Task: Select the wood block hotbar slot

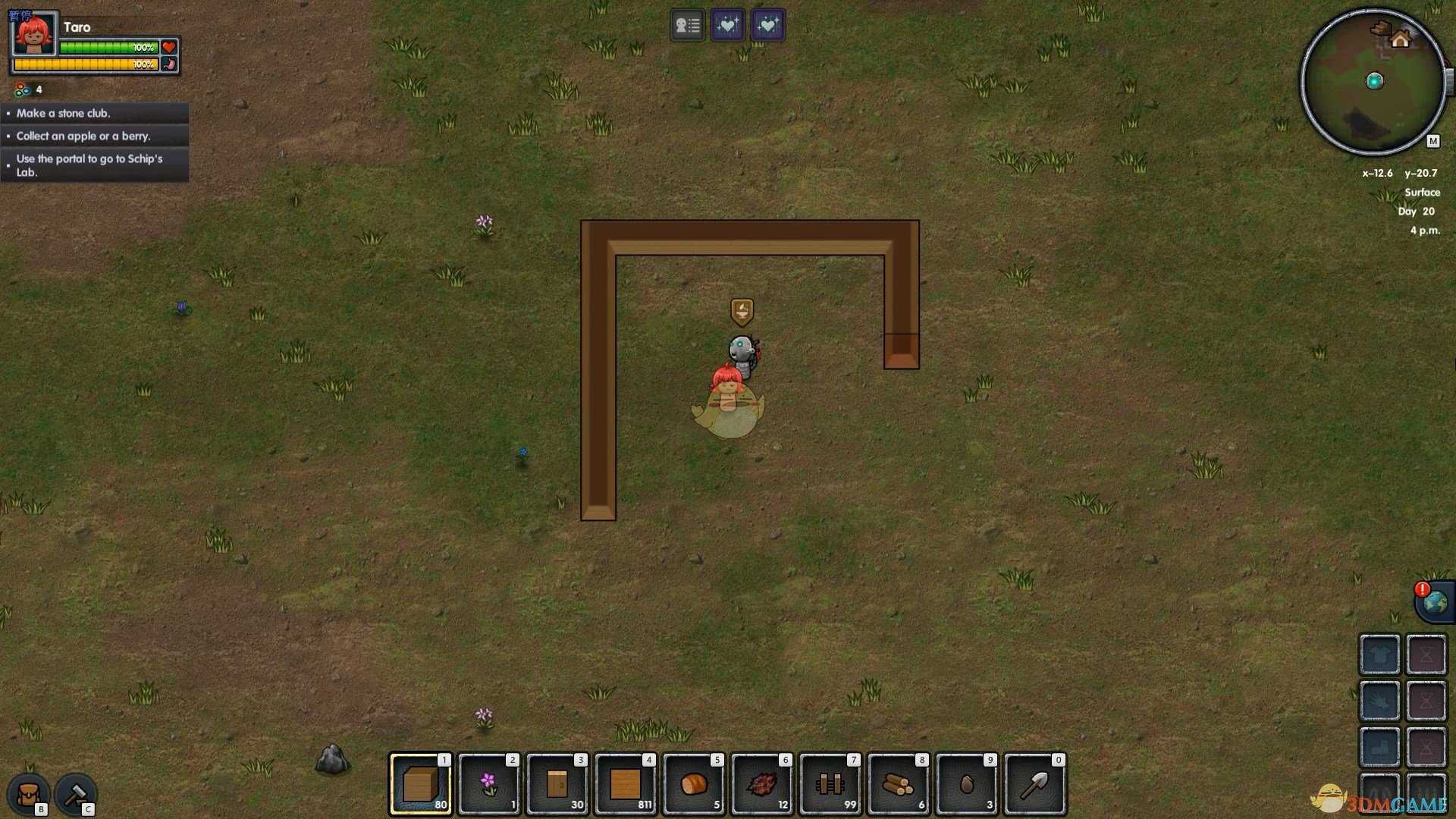Action: [x=421, y=784]
